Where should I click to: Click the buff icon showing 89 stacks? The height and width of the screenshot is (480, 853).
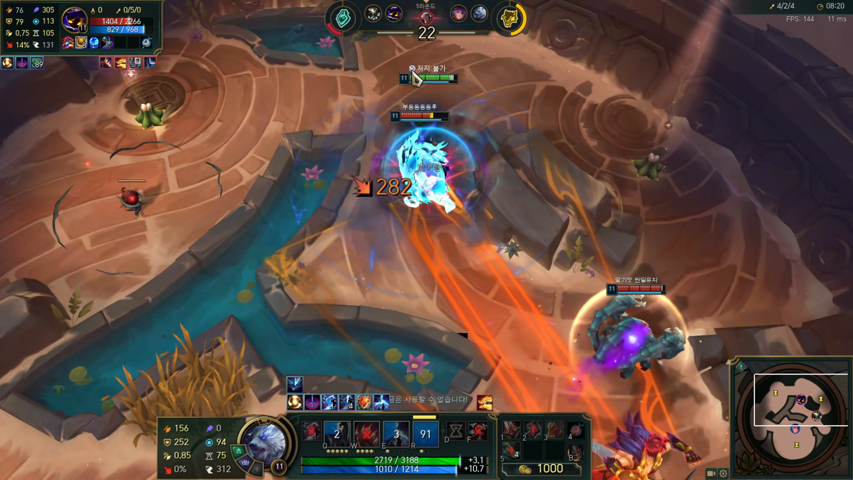click(37, 63)
